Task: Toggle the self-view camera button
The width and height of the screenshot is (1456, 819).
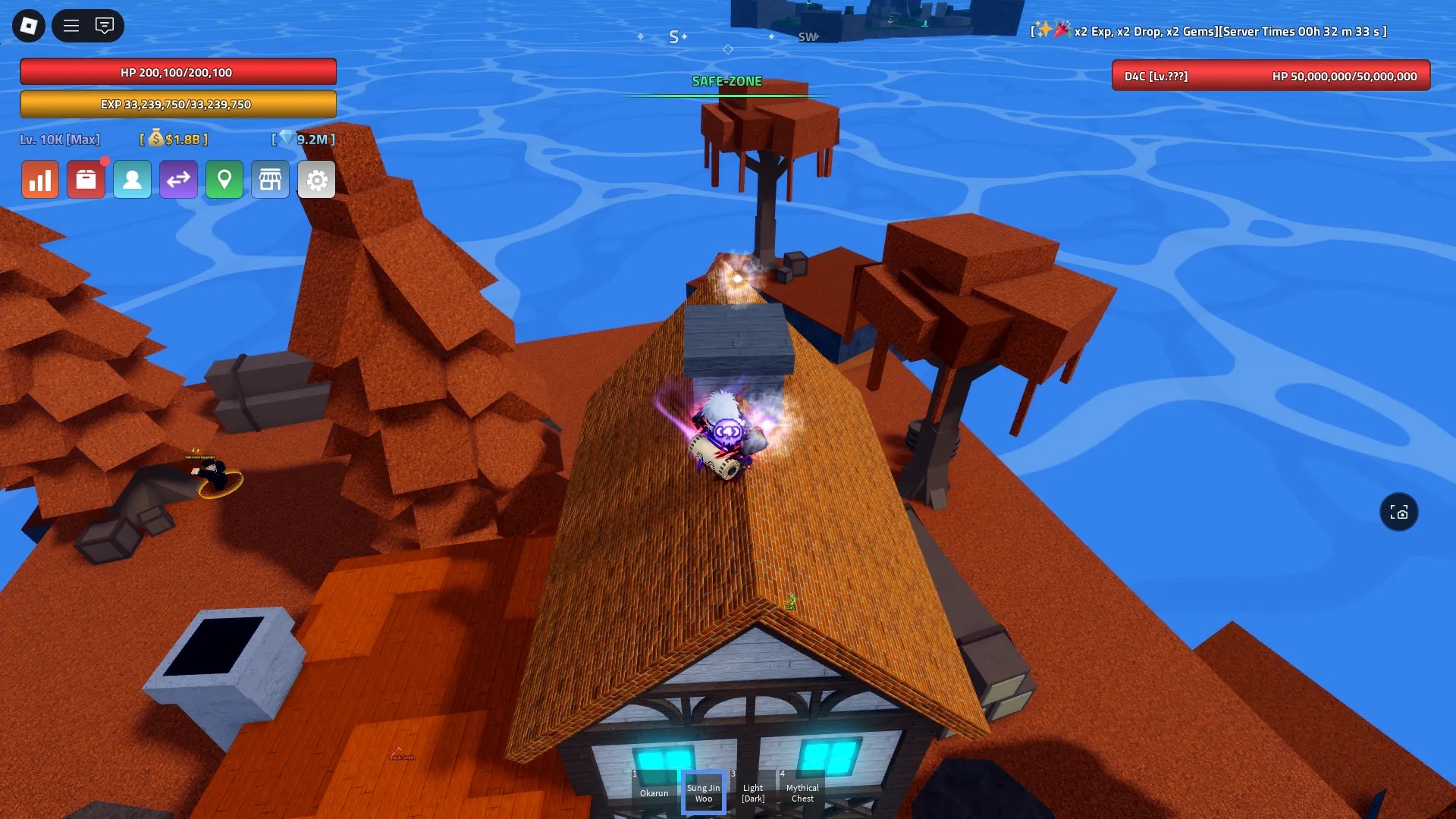Action: click(x=1399, y=513)
